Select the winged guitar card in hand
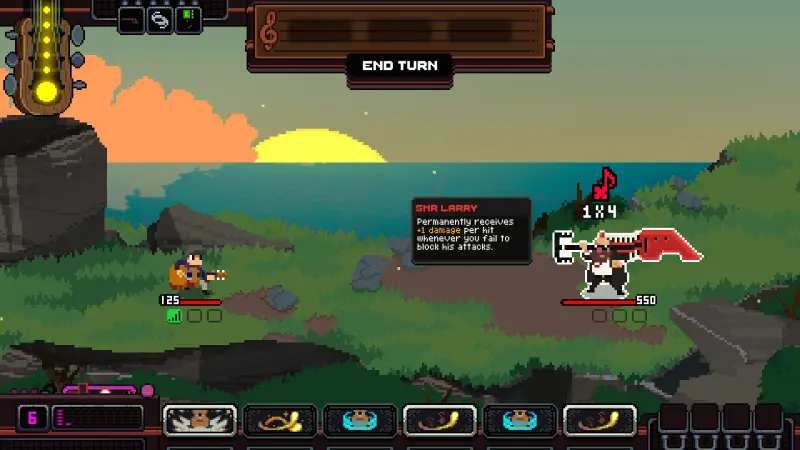The height and width of the screenshot is (450, 800). click(x=200, y=420)
